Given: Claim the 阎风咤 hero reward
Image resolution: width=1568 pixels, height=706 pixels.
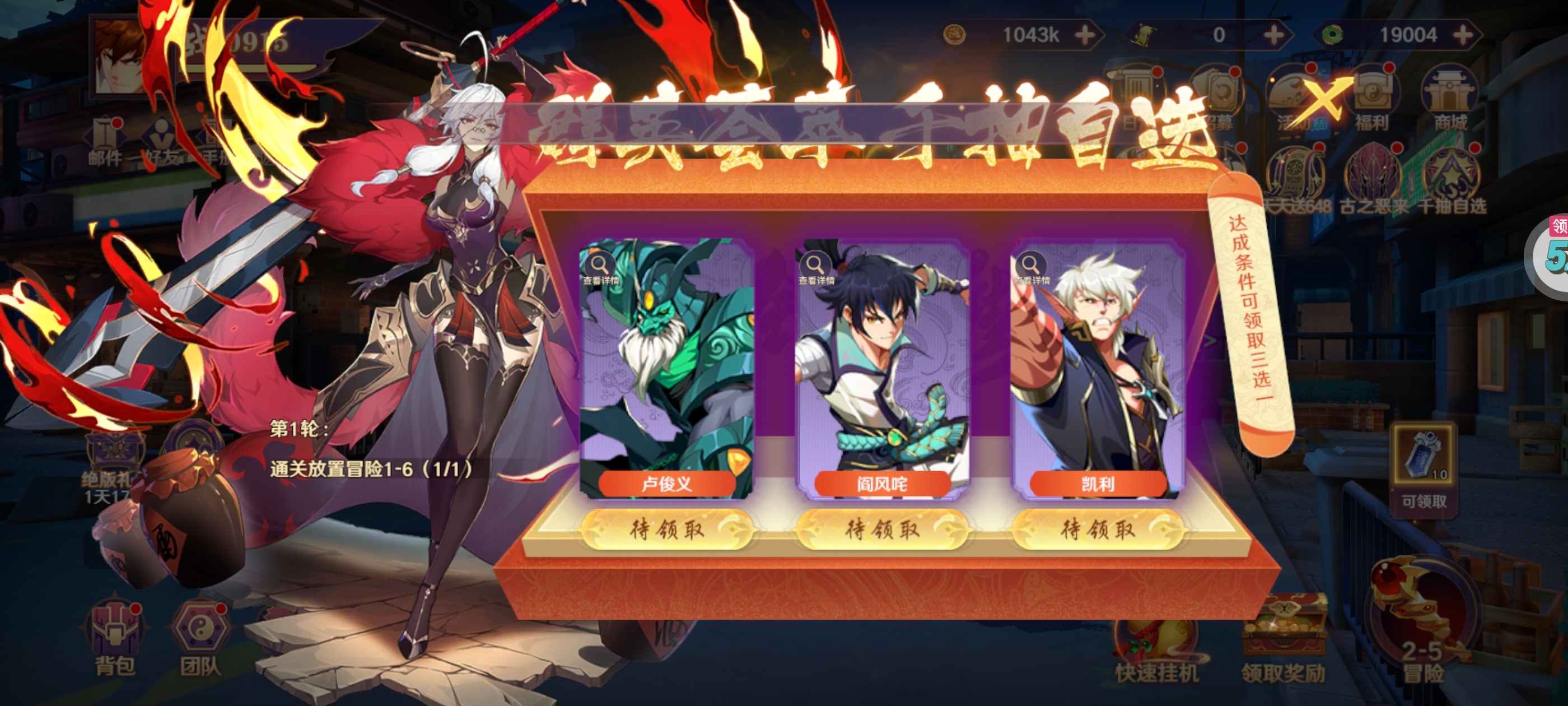Looking at the screenshot, I should [882, 529].
